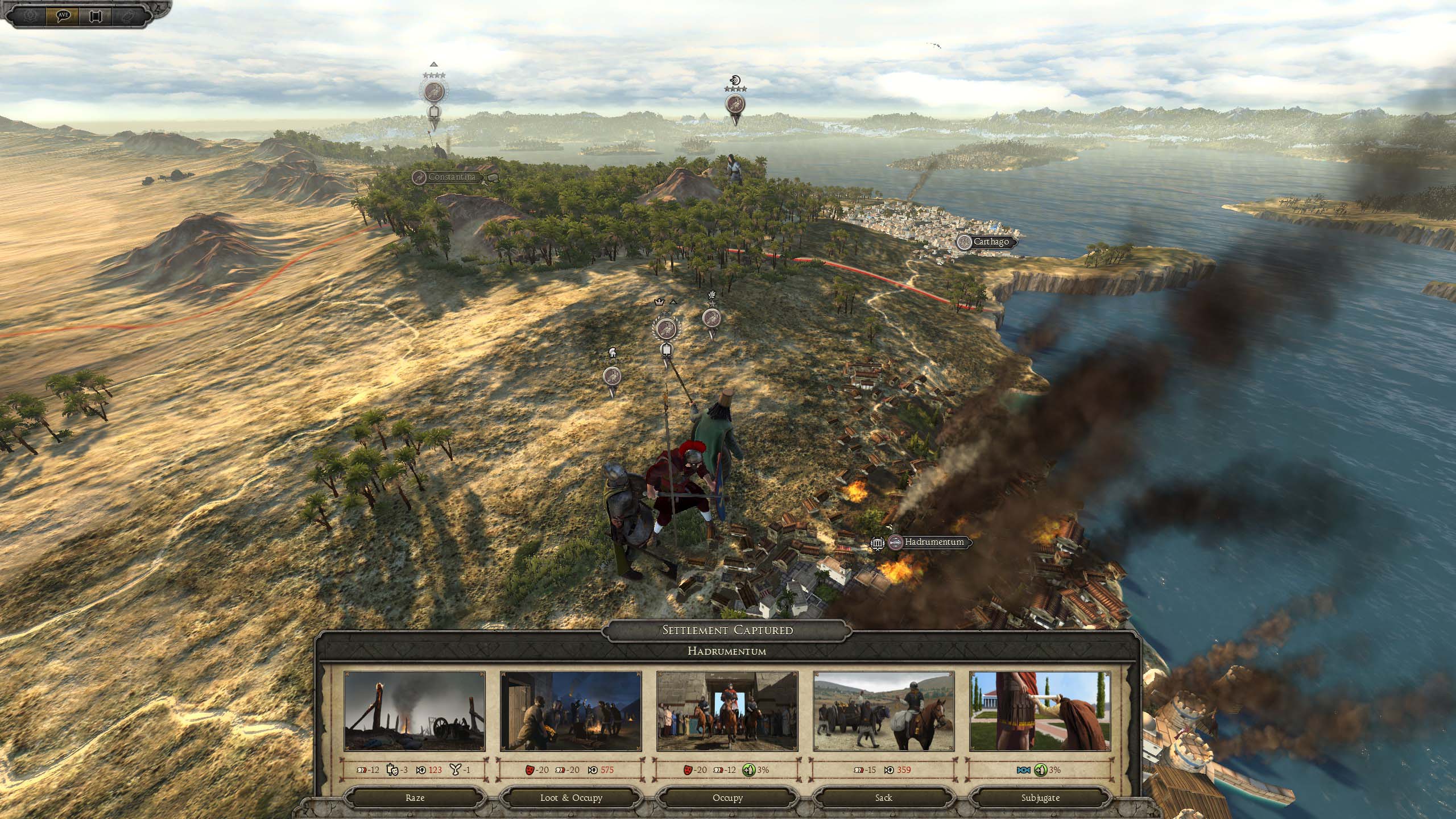Pick the Subjugate option
Screen dimensions: 1456x819
[1040, 797]
